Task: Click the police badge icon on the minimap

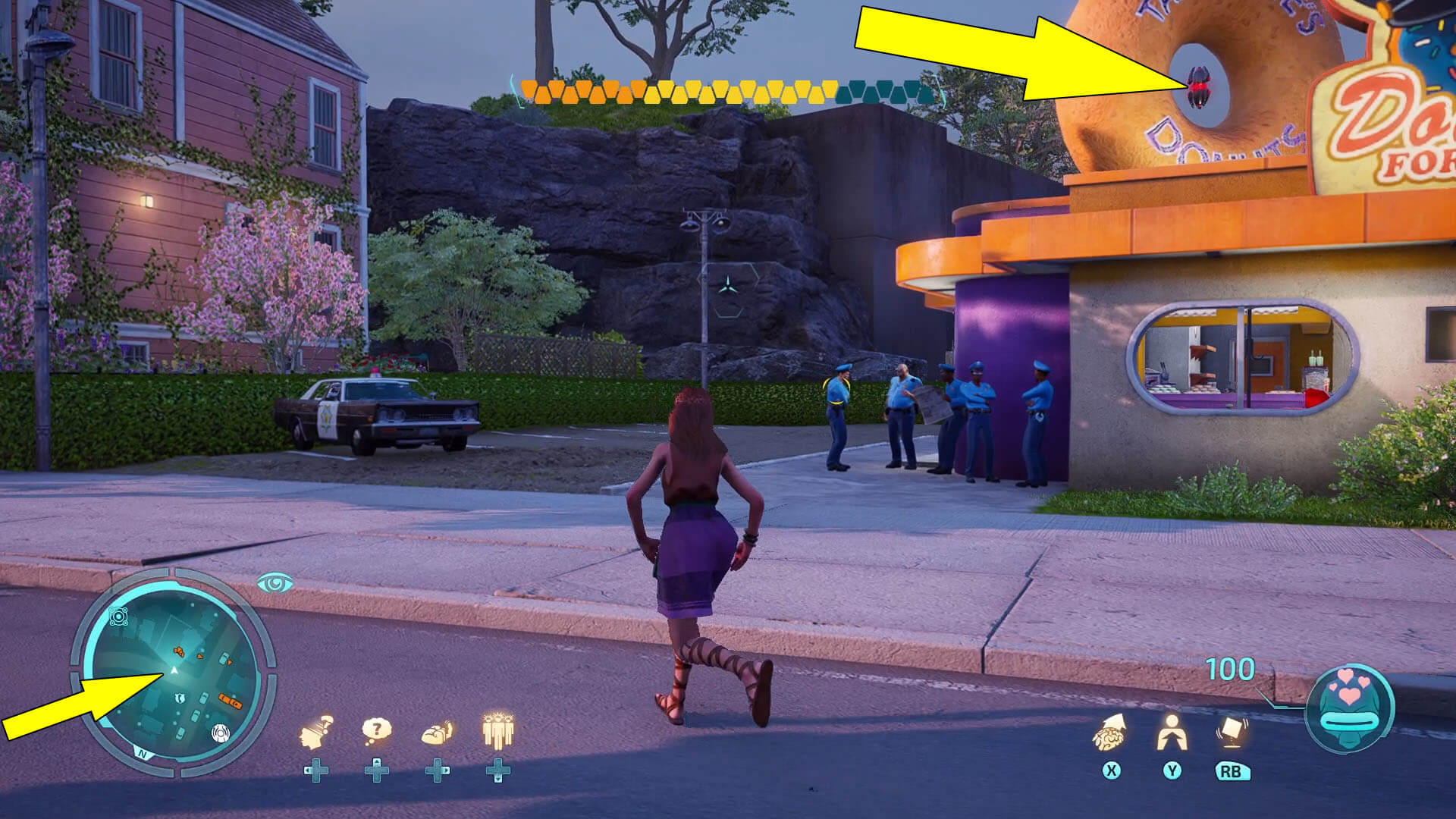Action: coord(180,698)
